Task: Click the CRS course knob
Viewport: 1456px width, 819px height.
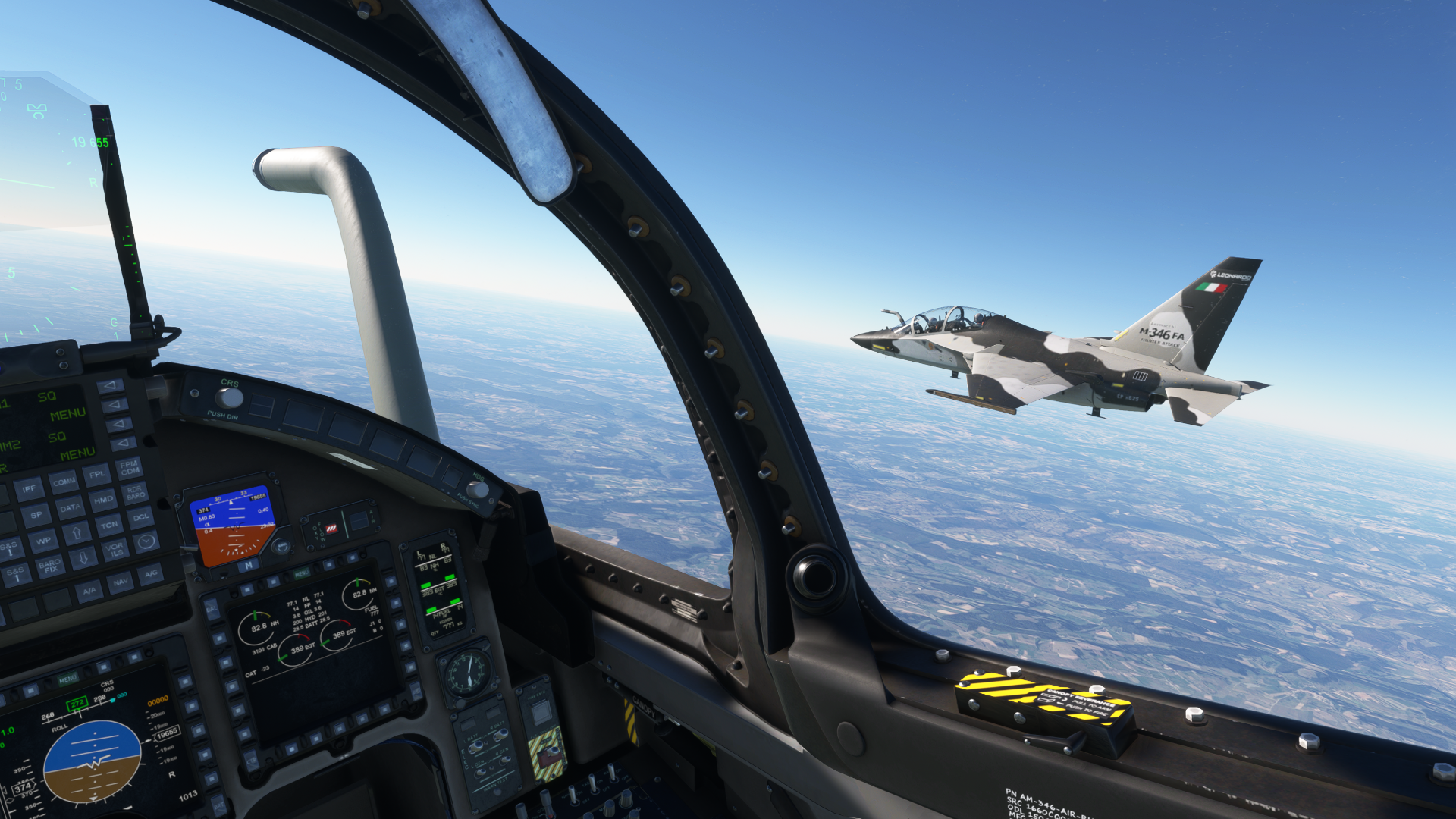Action: point(228,397)
